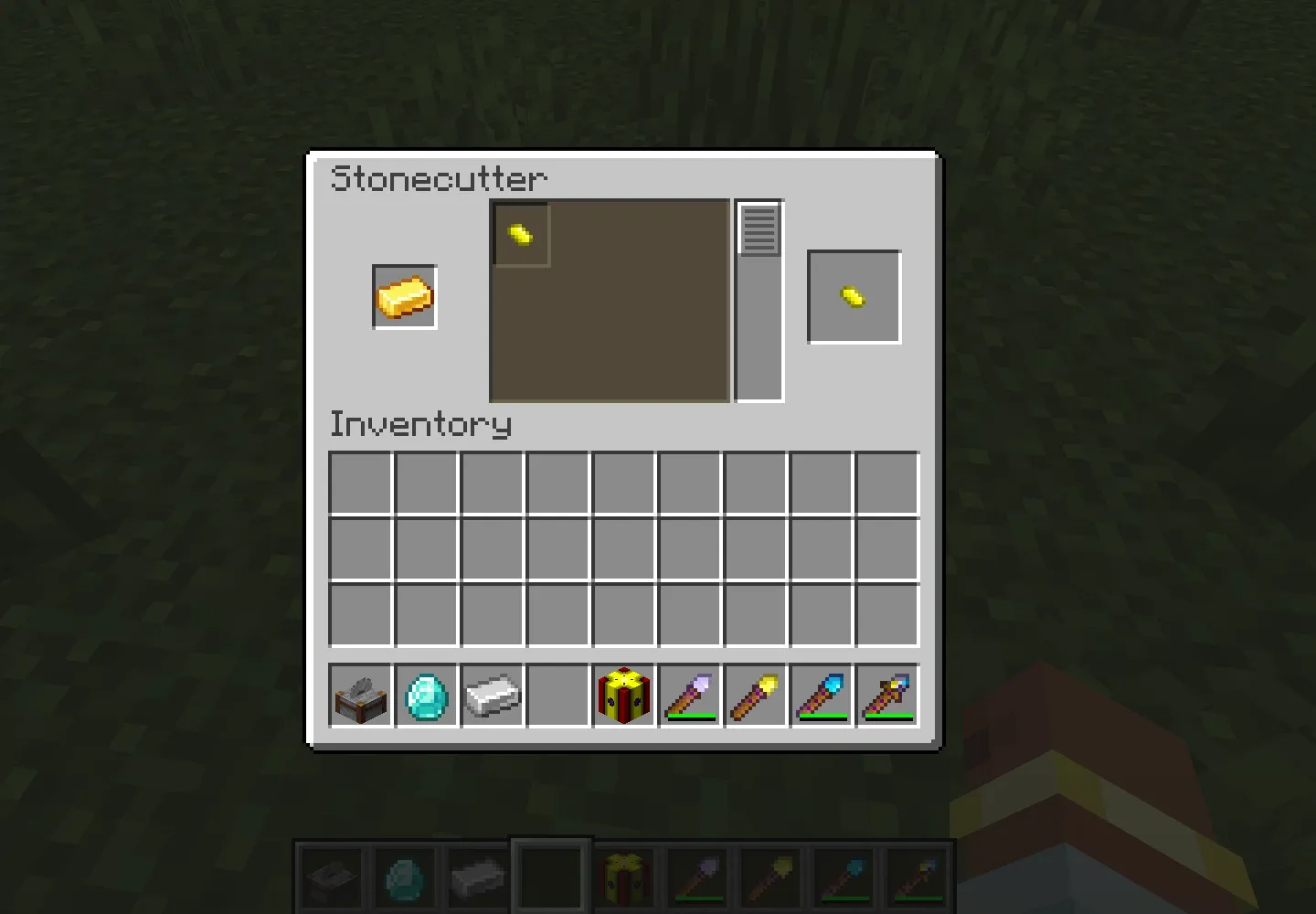Image resolution: width=1316 pixels, height=914 pixels.
Task: Pick up the diamond-tipped brush from the hotbar
Action: pyautogui.click(x=821, y=696)
